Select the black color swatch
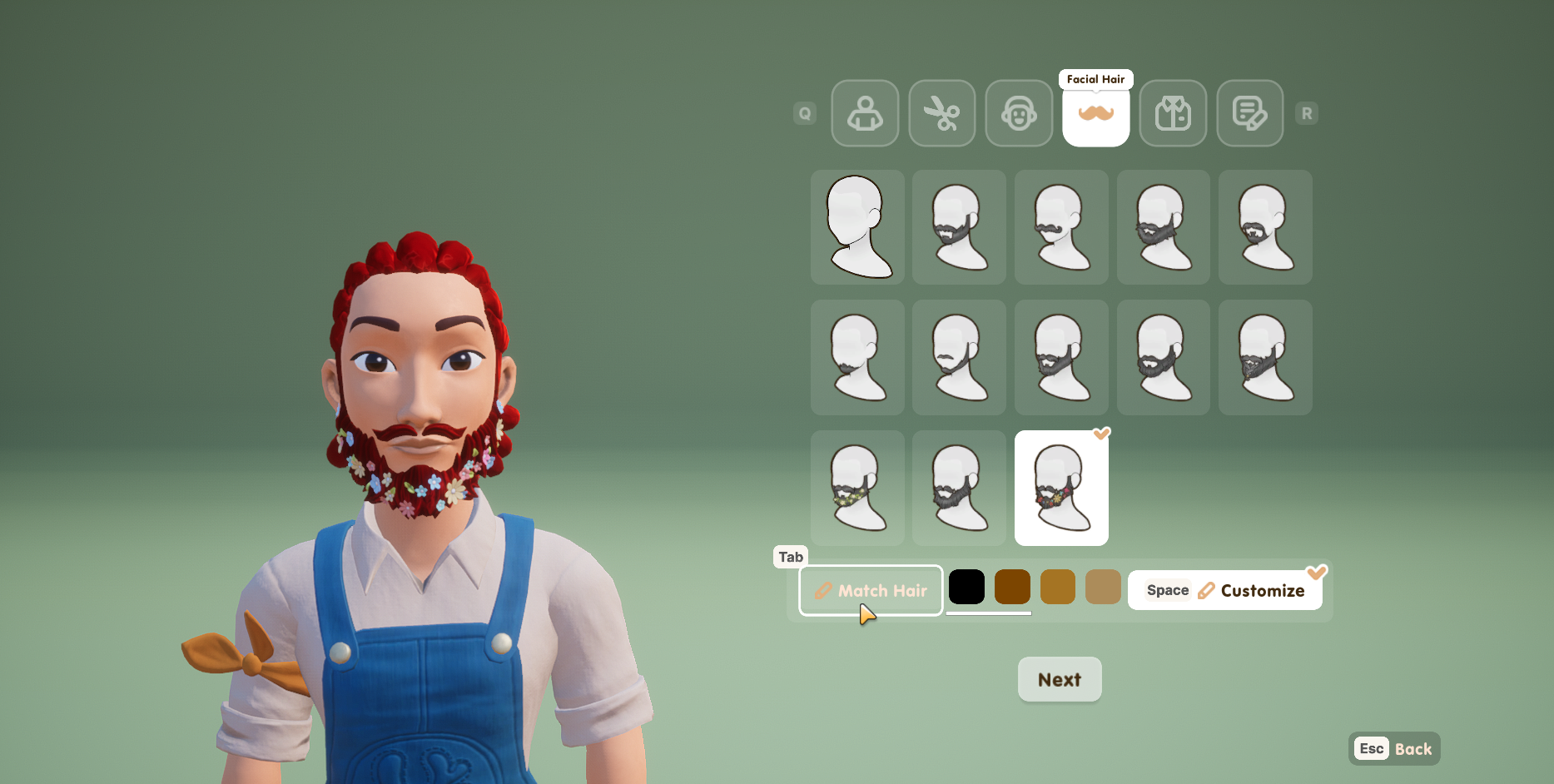1554x784 pixels. point(966,587)
